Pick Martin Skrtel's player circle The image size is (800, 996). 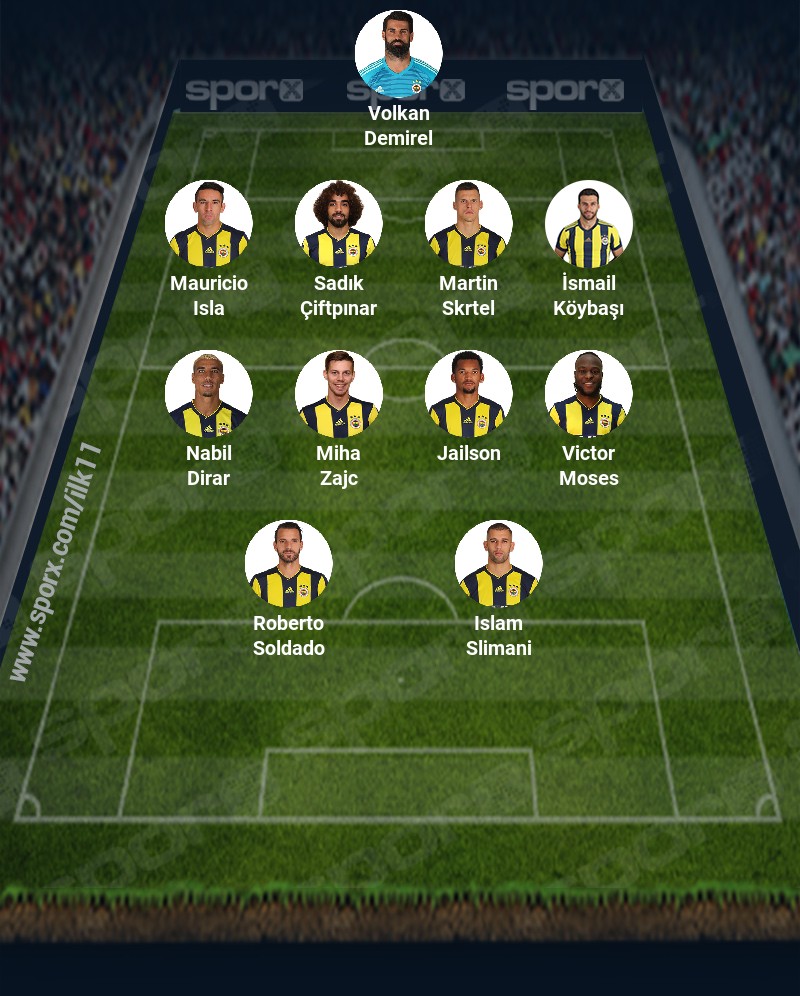point(468,224)
